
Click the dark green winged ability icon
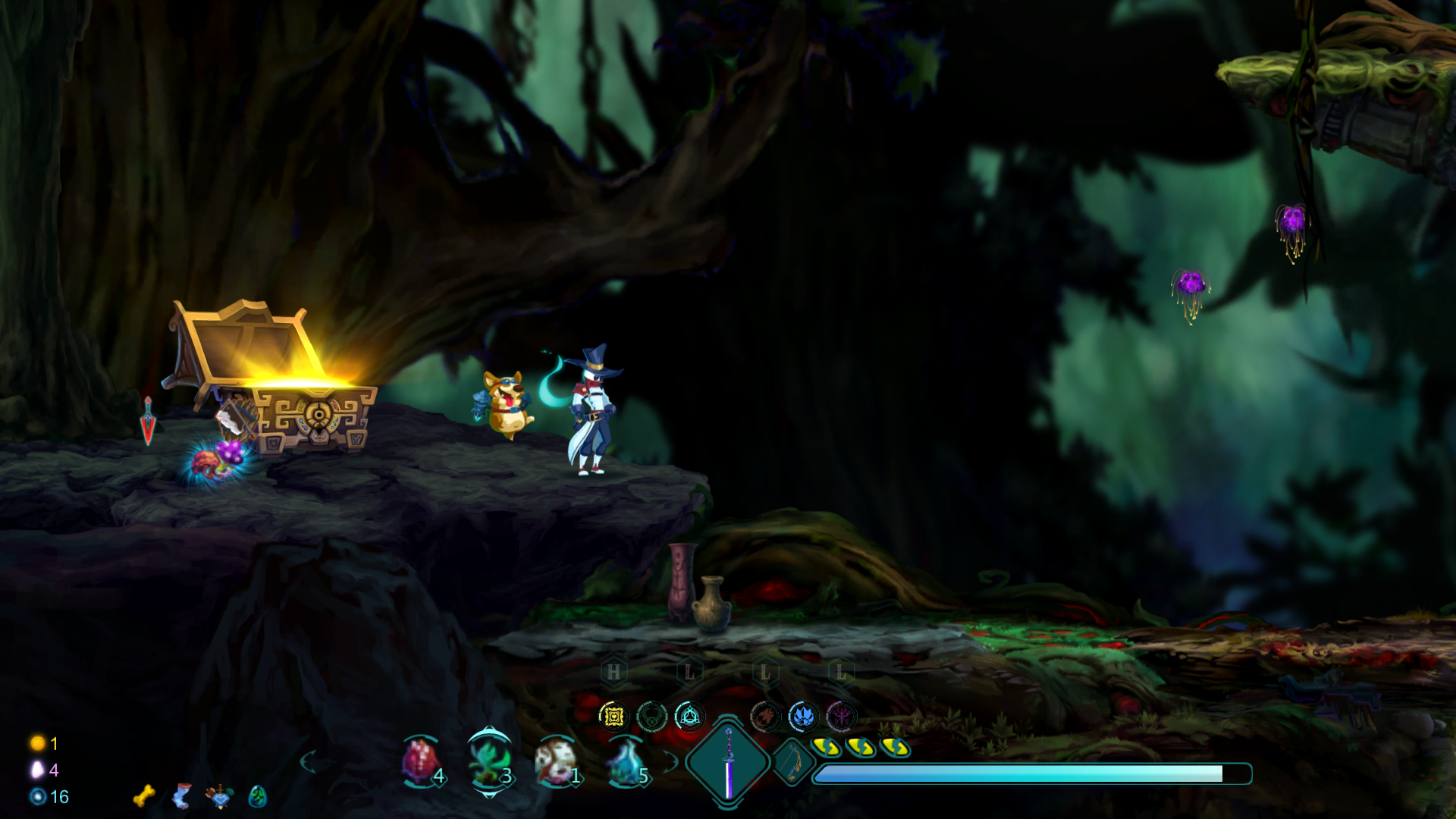pos(651,716)
